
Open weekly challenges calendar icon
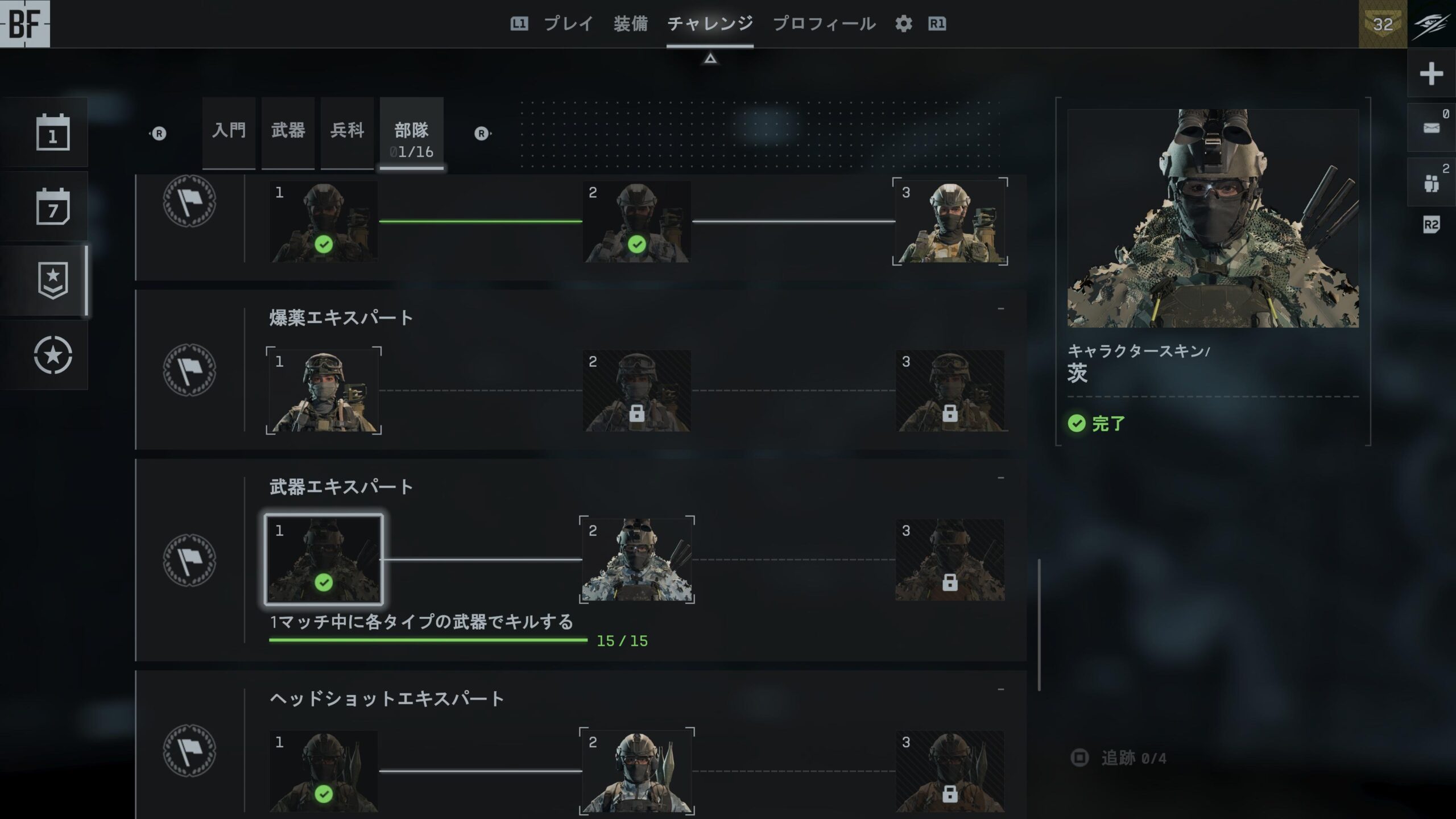[x=53, y=206]
